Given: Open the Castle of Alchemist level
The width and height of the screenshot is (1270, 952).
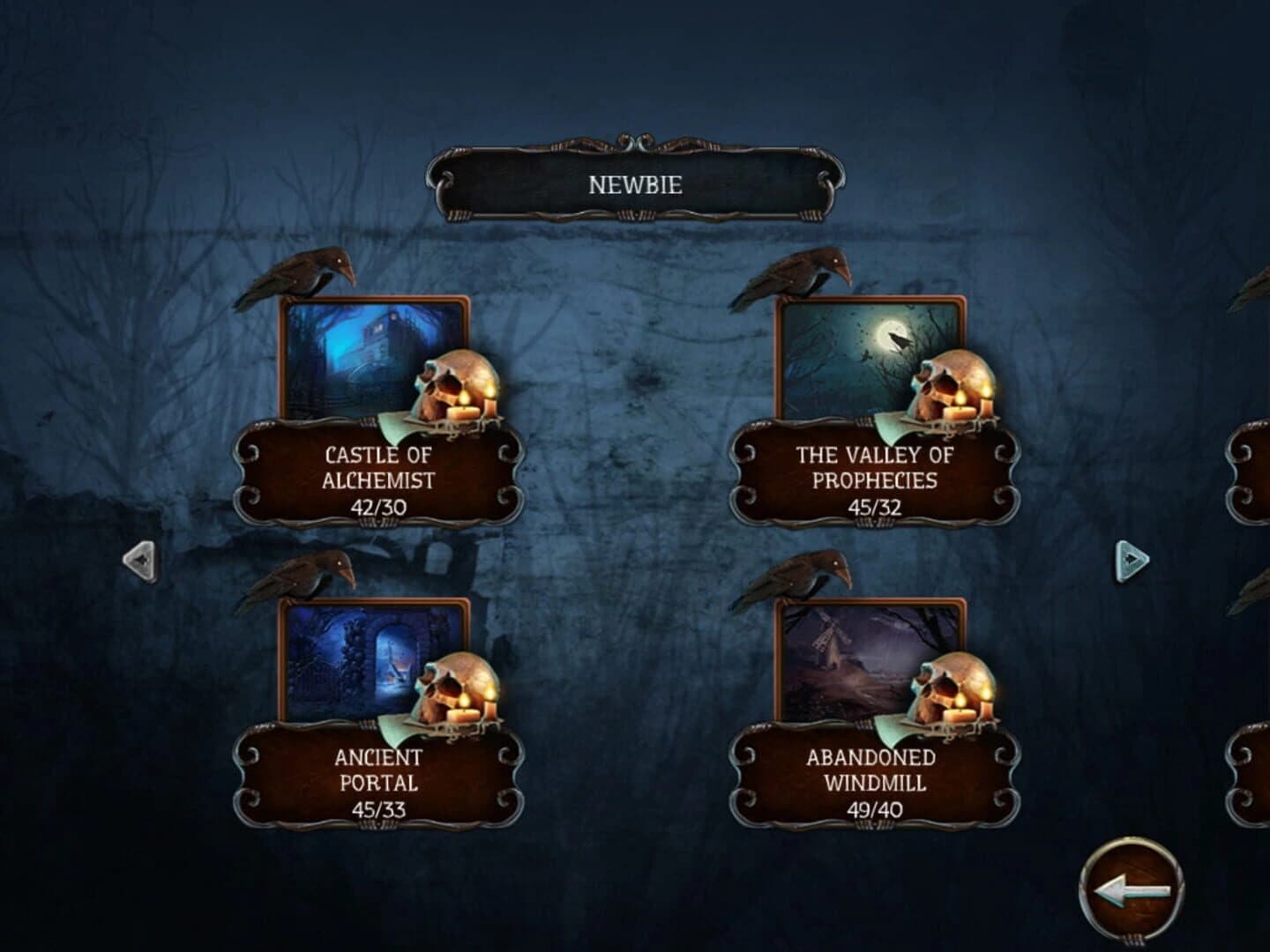Looking at the screenshot, I should click(379, 467).
